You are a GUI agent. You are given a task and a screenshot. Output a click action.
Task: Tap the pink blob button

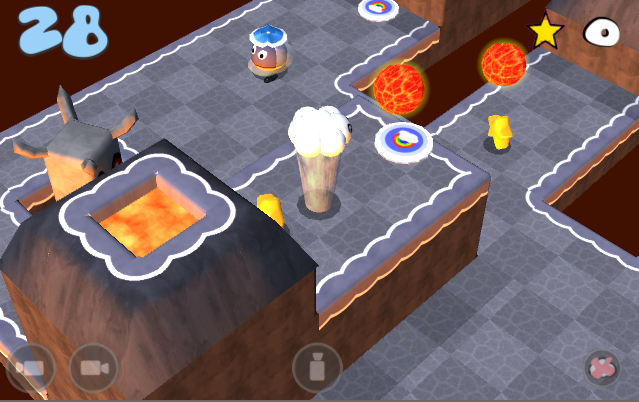(602, 367)
